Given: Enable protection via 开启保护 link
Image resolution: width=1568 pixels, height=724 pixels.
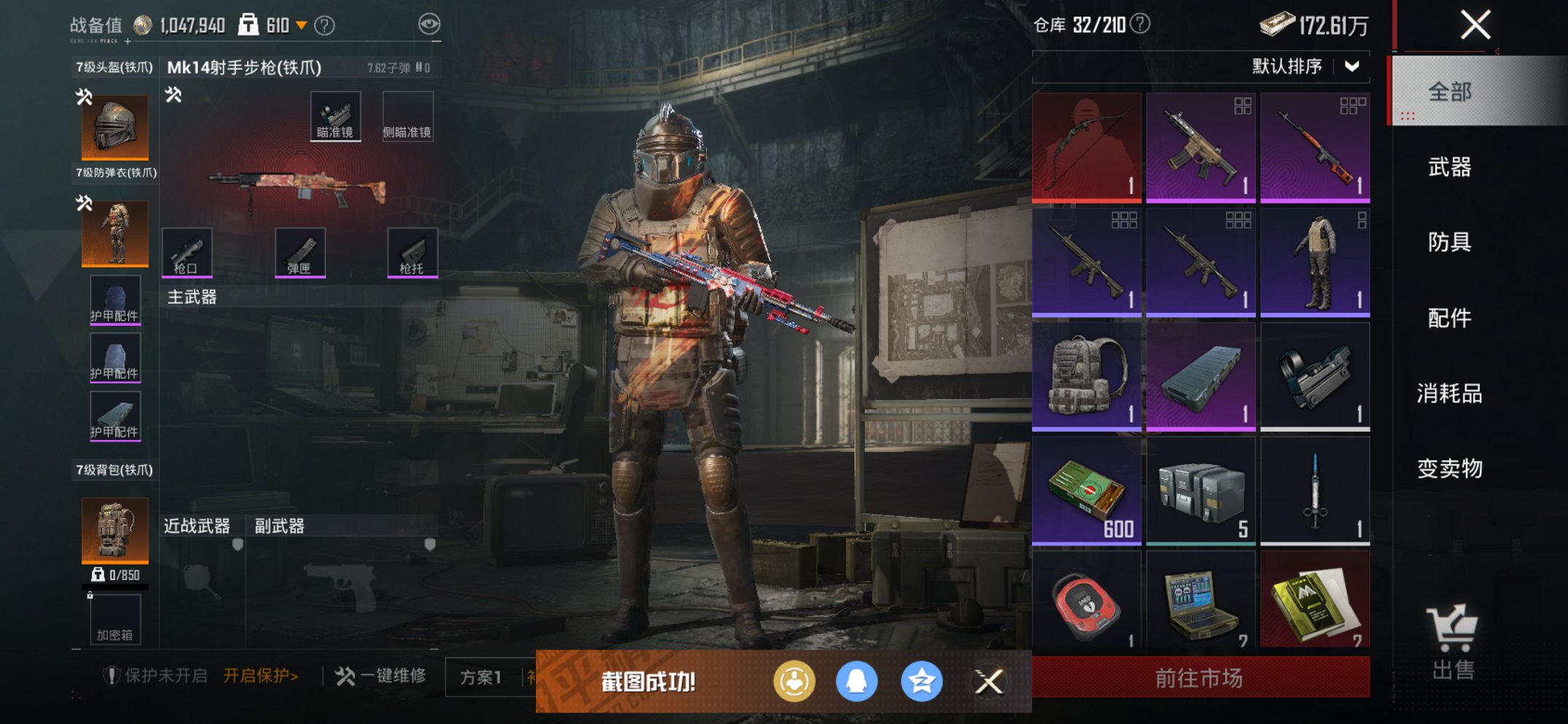Looking at the screenshot, I should (x=260, y=676).
